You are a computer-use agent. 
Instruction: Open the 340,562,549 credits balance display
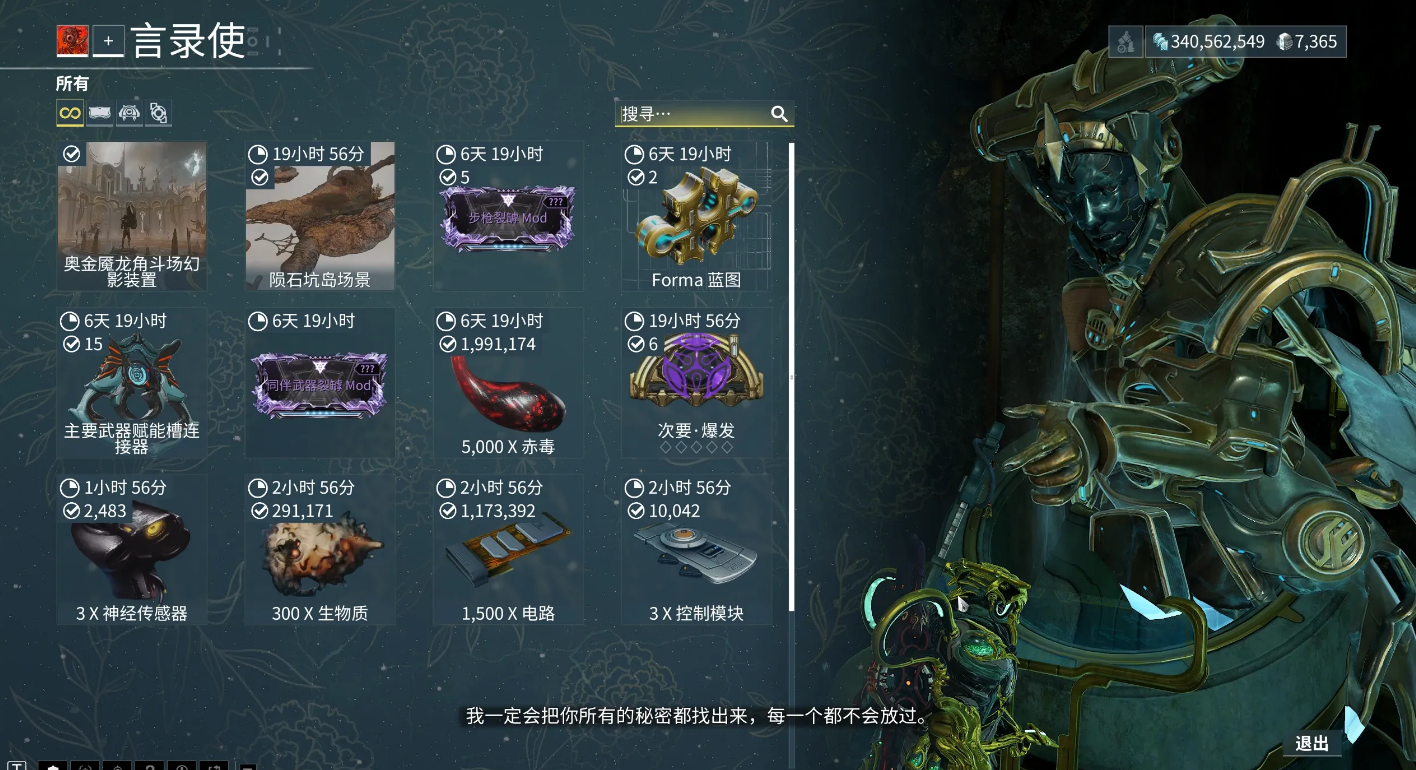click(x=1208, y=42)
